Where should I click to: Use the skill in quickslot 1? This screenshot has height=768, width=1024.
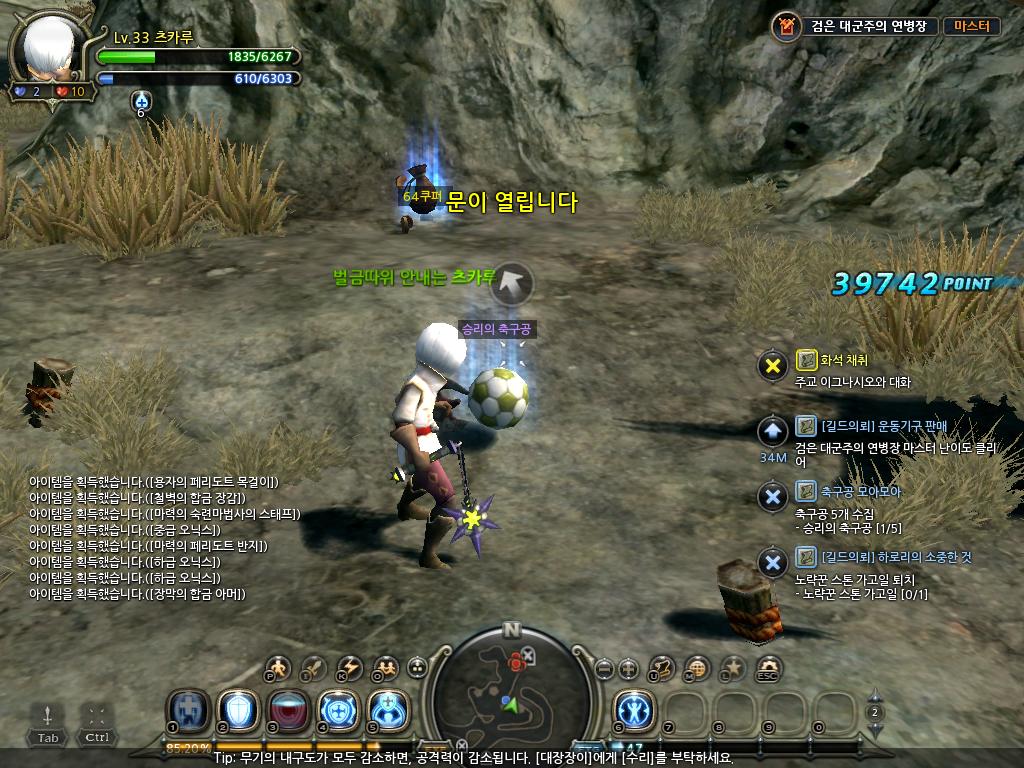coord(187,710)
